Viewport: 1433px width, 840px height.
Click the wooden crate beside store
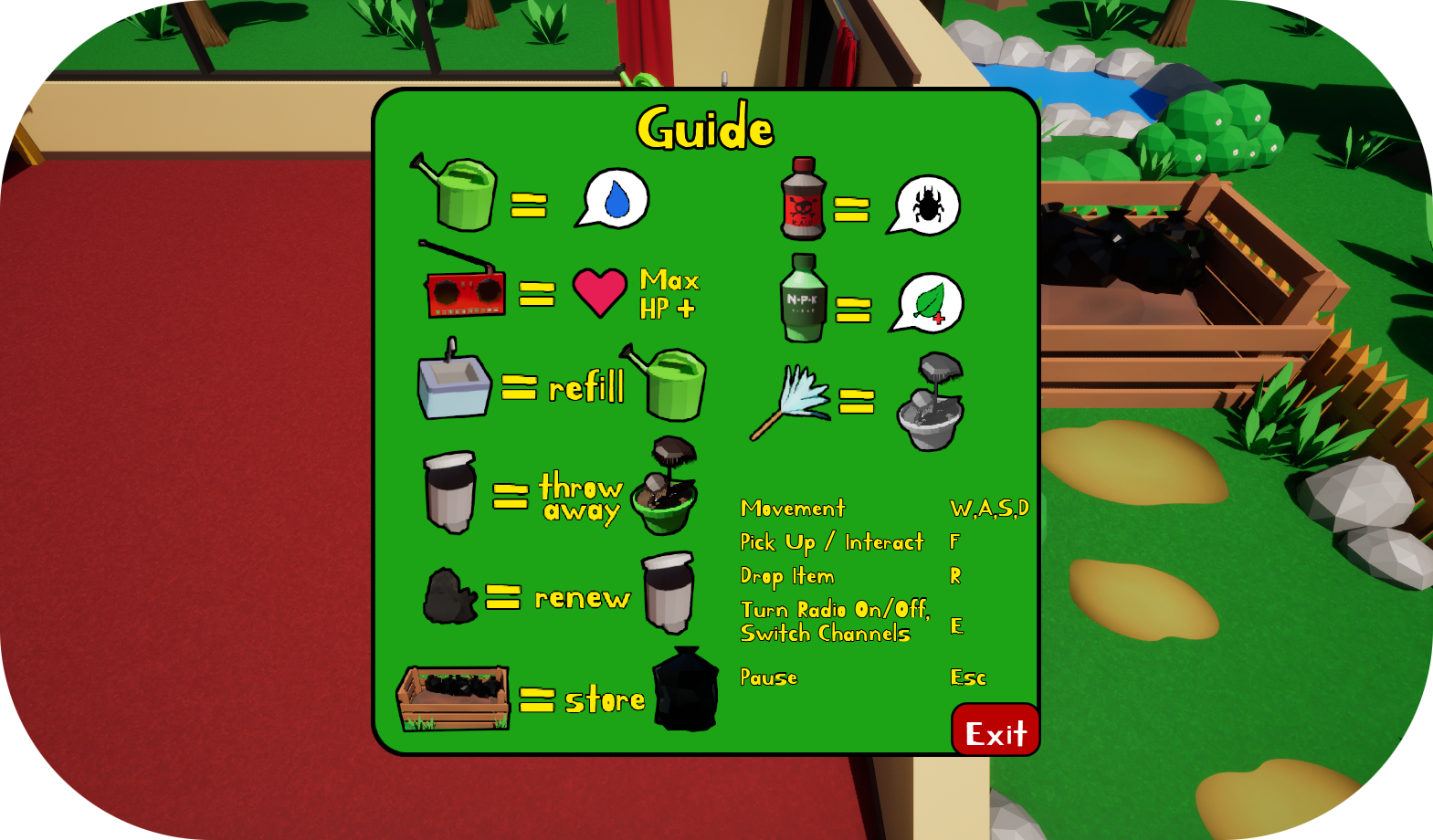pyautogui.click(x=454, y=698)
